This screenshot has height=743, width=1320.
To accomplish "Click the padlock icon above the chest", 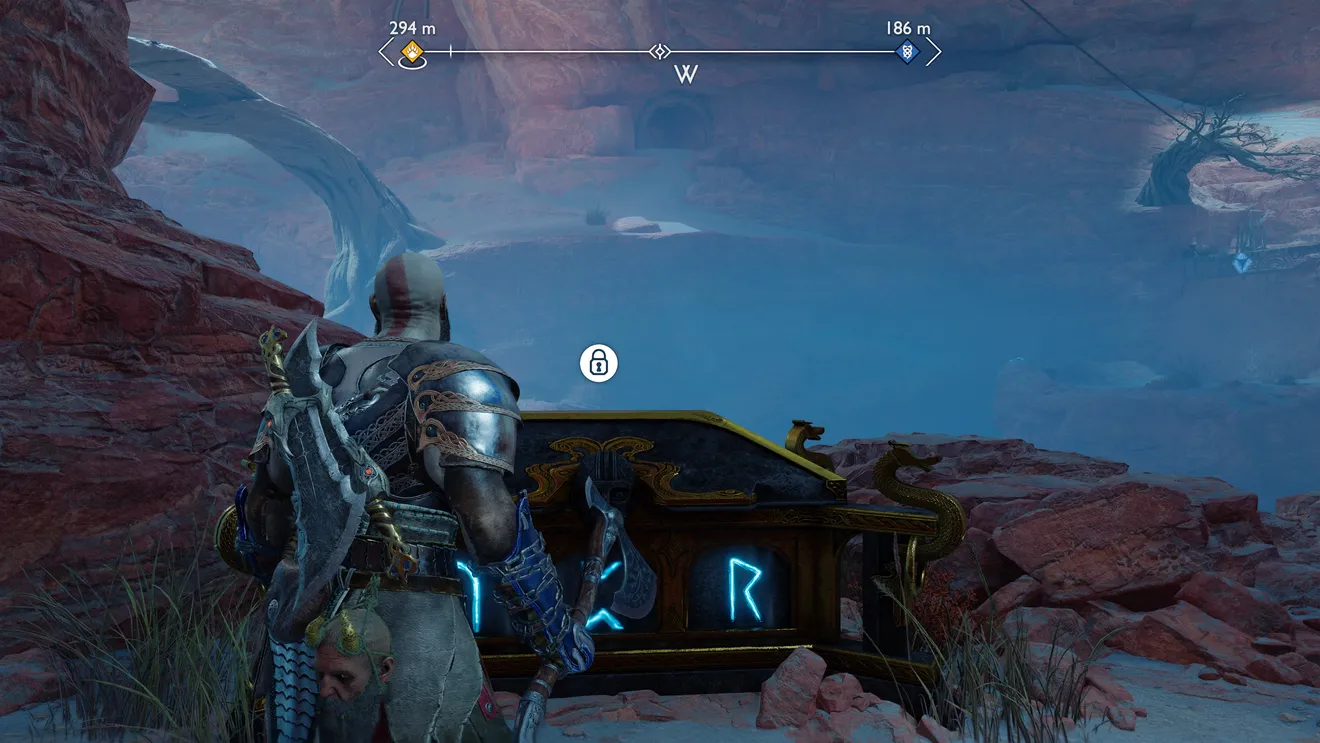I will (599, 363).
